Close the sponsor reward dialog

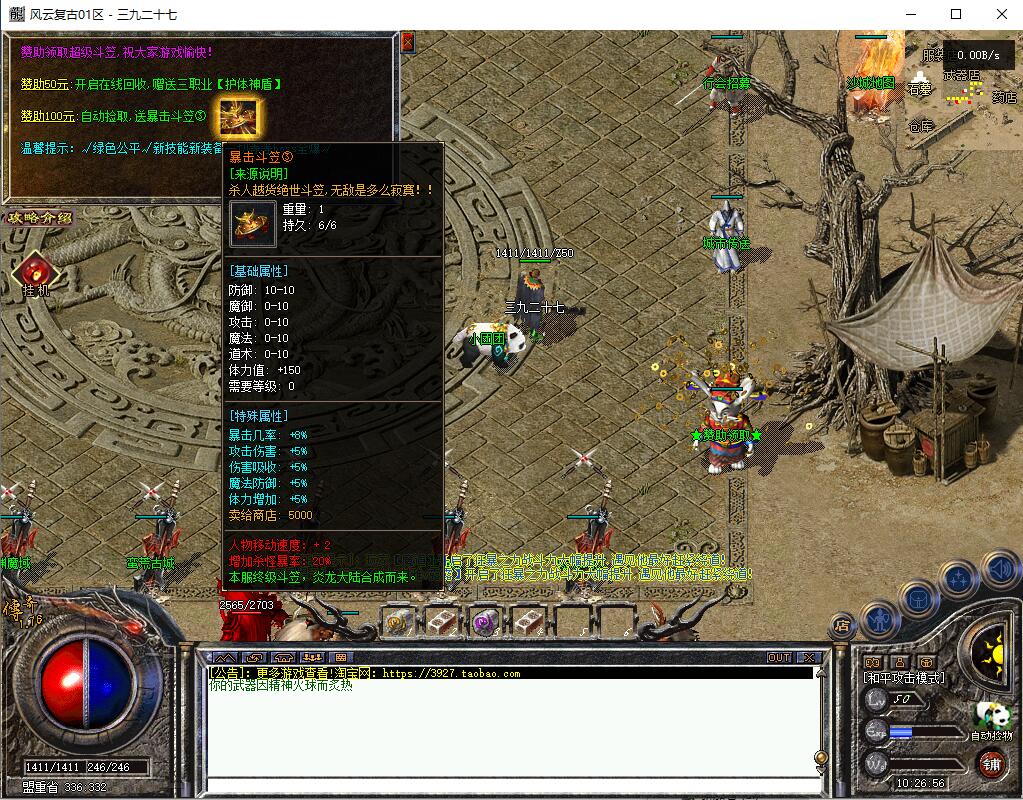coord(407,42)
